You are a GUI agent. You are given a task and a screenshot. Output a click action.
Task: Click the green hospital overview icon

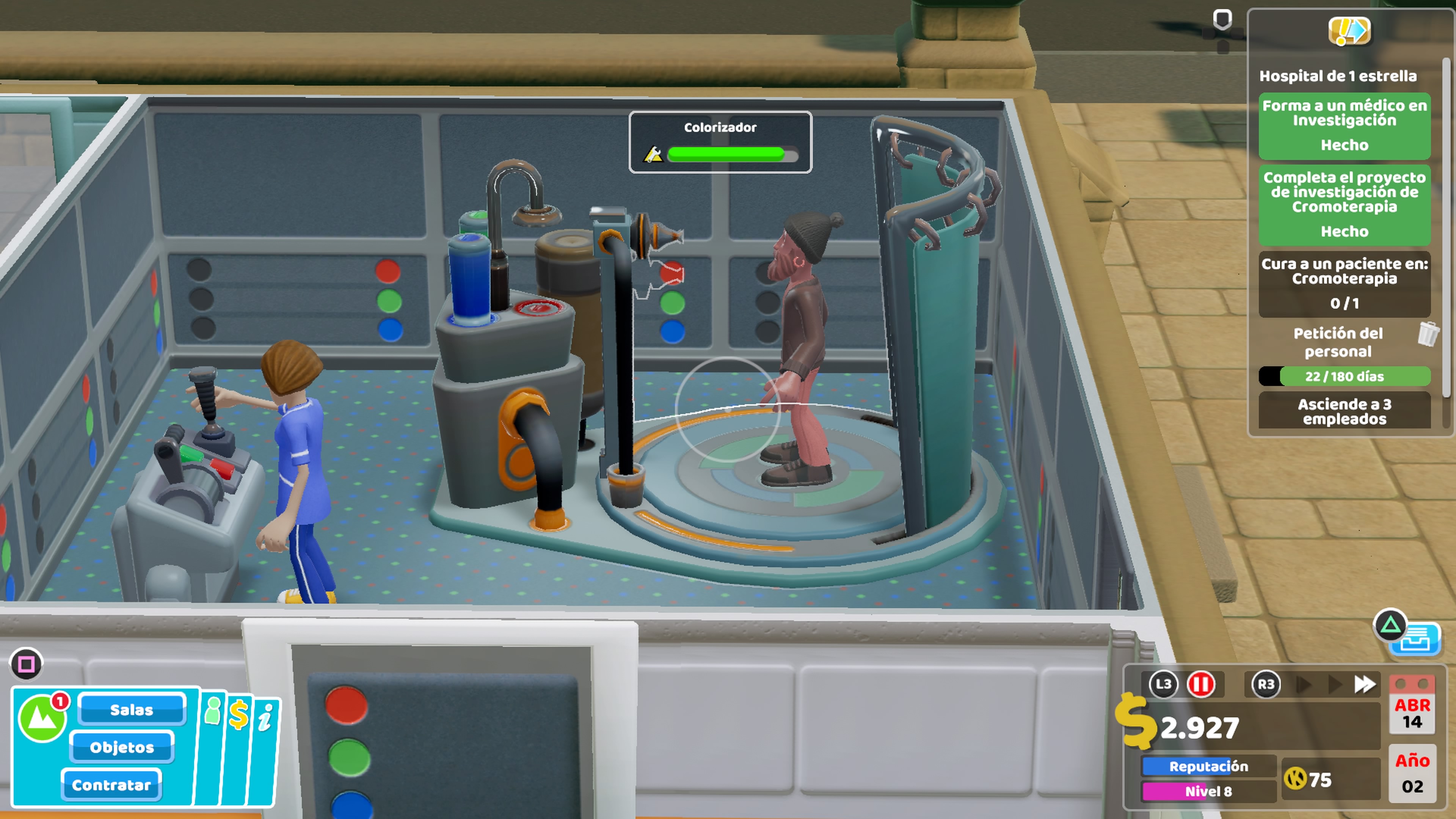coord(42,719)
